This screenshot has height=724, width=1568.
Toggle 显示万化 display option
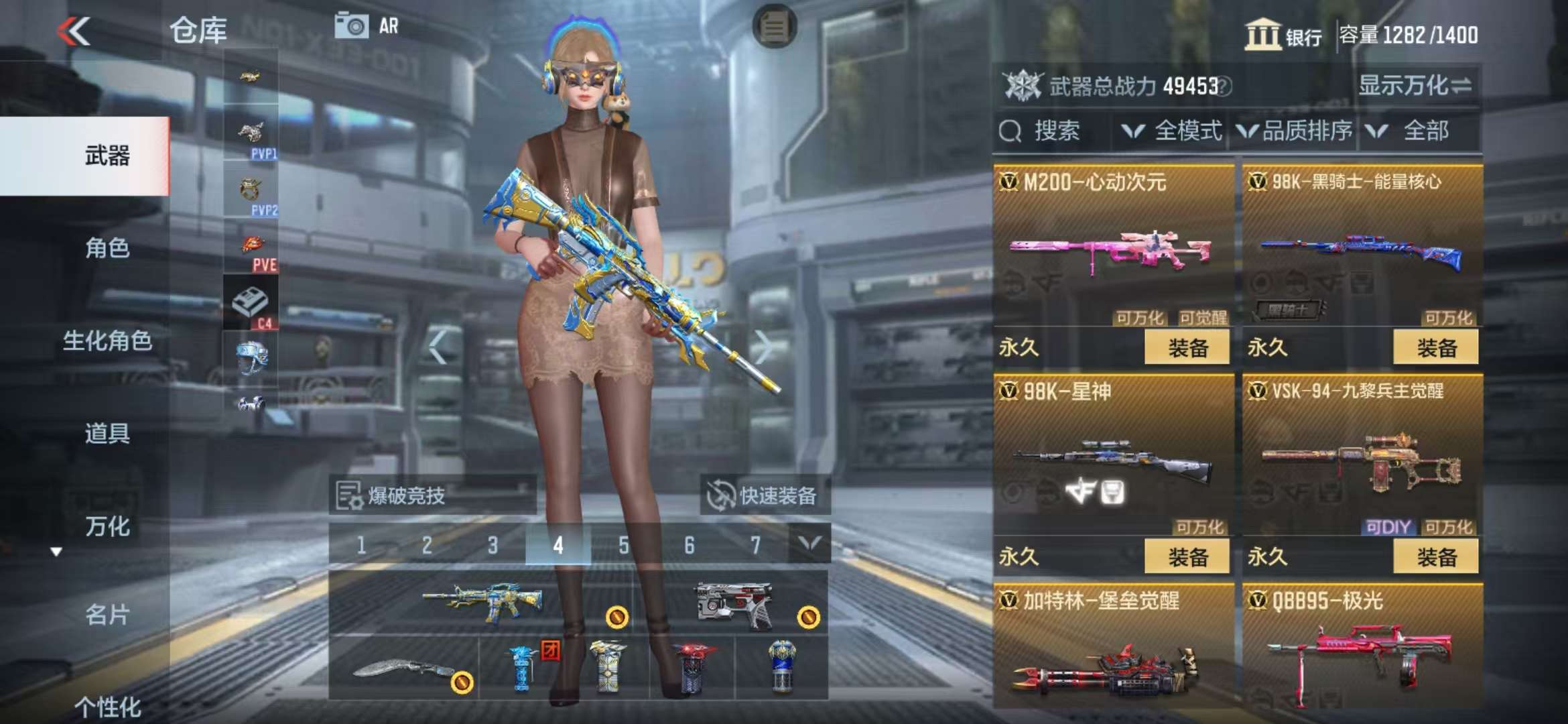coord(1415,86)
